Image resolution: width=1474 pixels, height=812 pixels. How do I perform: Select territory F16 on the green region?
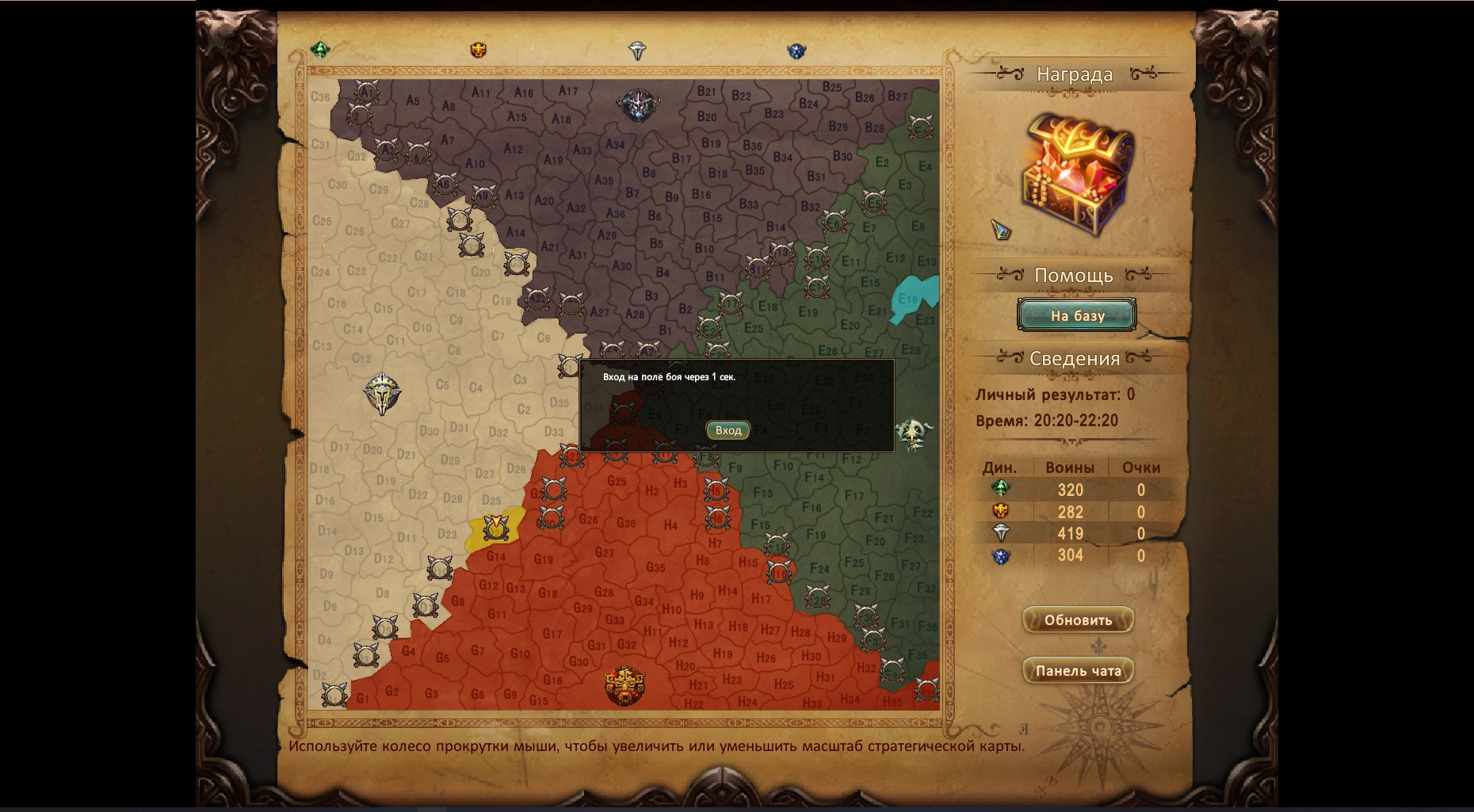pyautogui.click(x=811, y=508)
